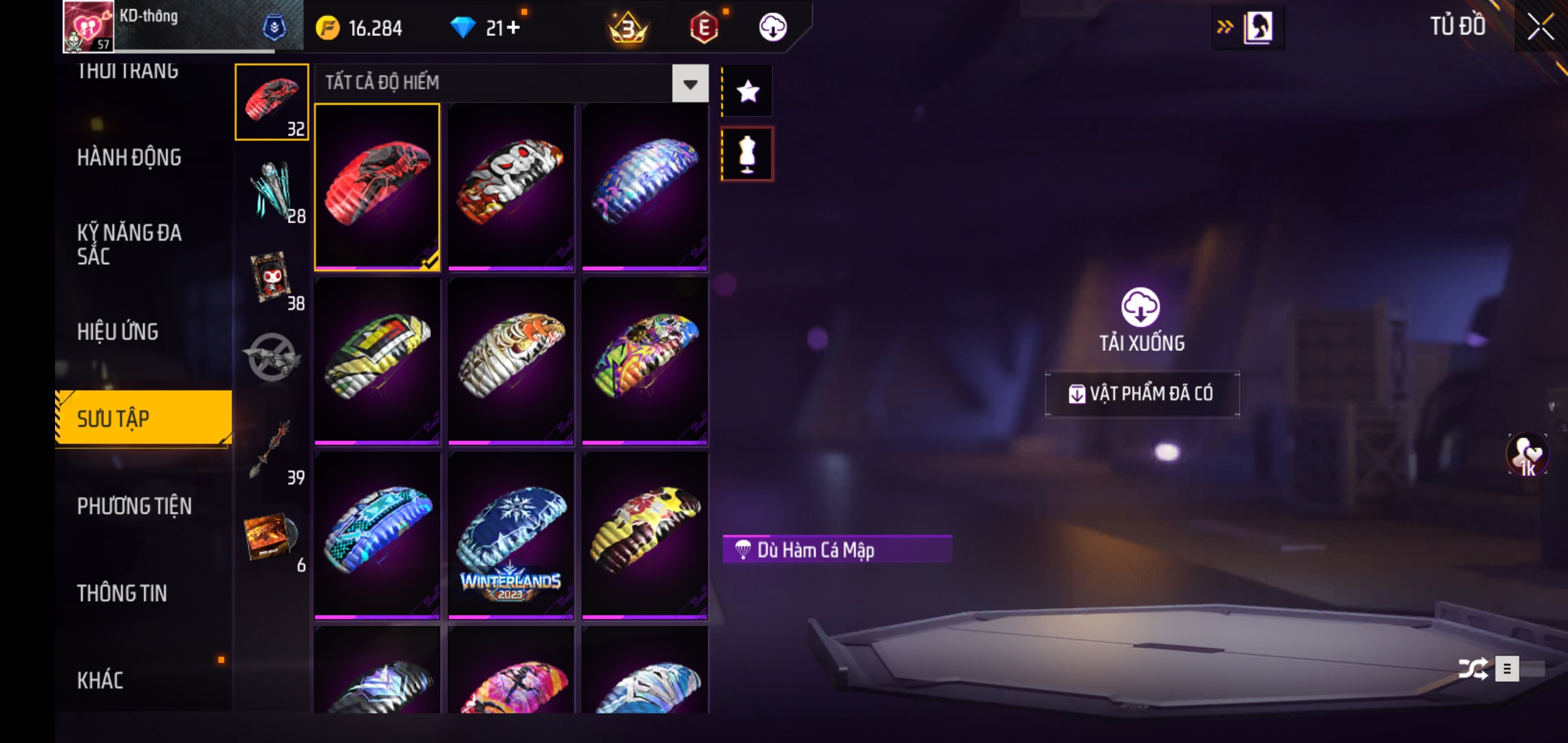
Task: Shuffle items with the random arrows icon
Action: coord(1472,669)
